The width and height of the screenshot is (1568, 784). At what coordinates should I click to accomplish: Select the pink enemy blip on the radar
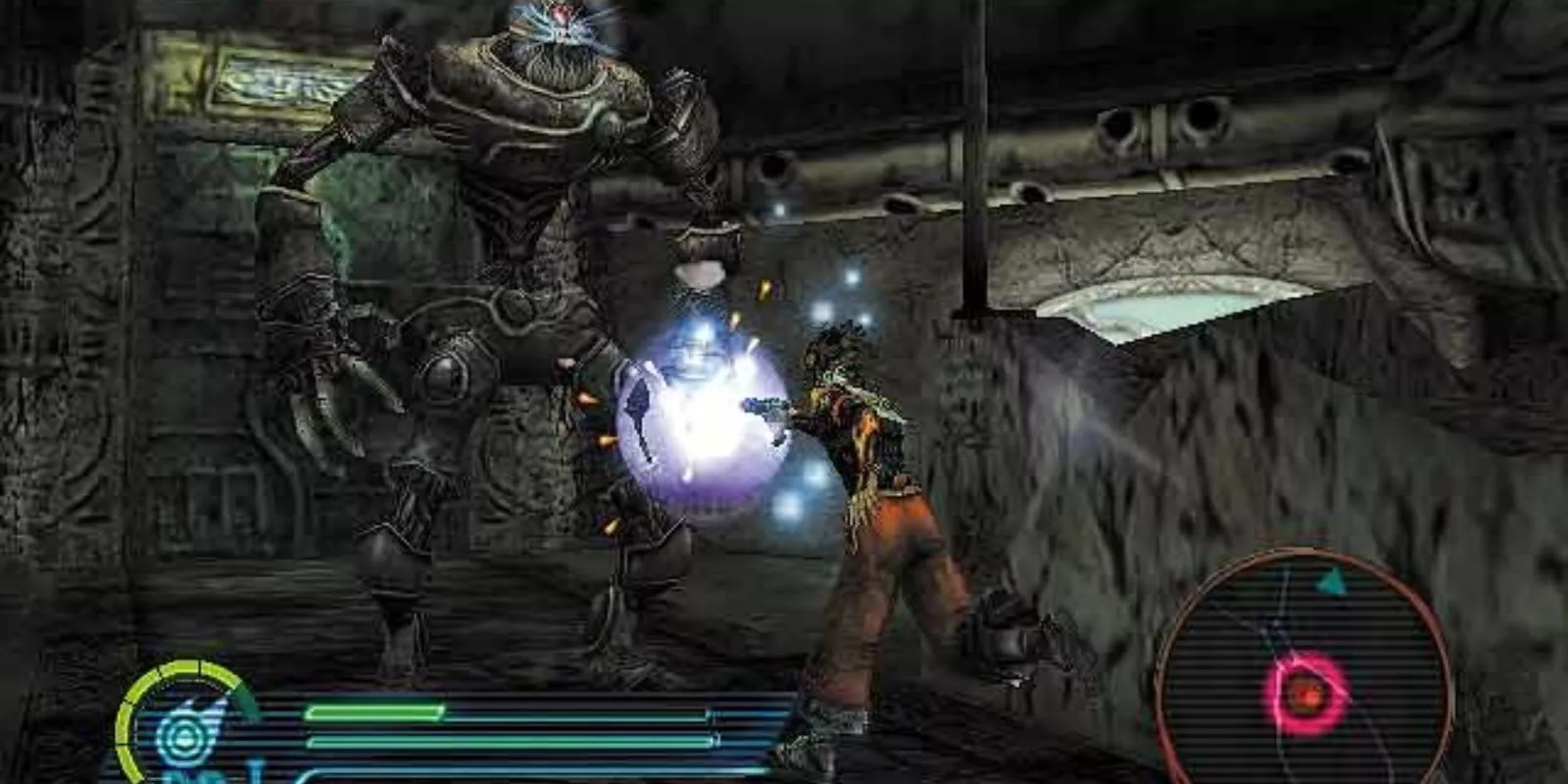point(1305,692)
